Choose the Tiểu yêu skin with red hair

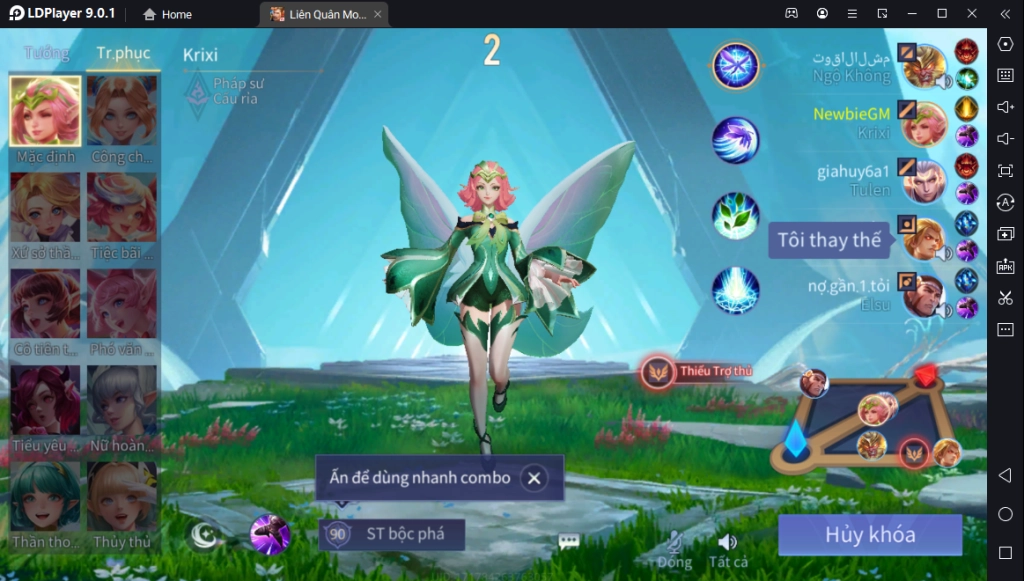[45, 400]
